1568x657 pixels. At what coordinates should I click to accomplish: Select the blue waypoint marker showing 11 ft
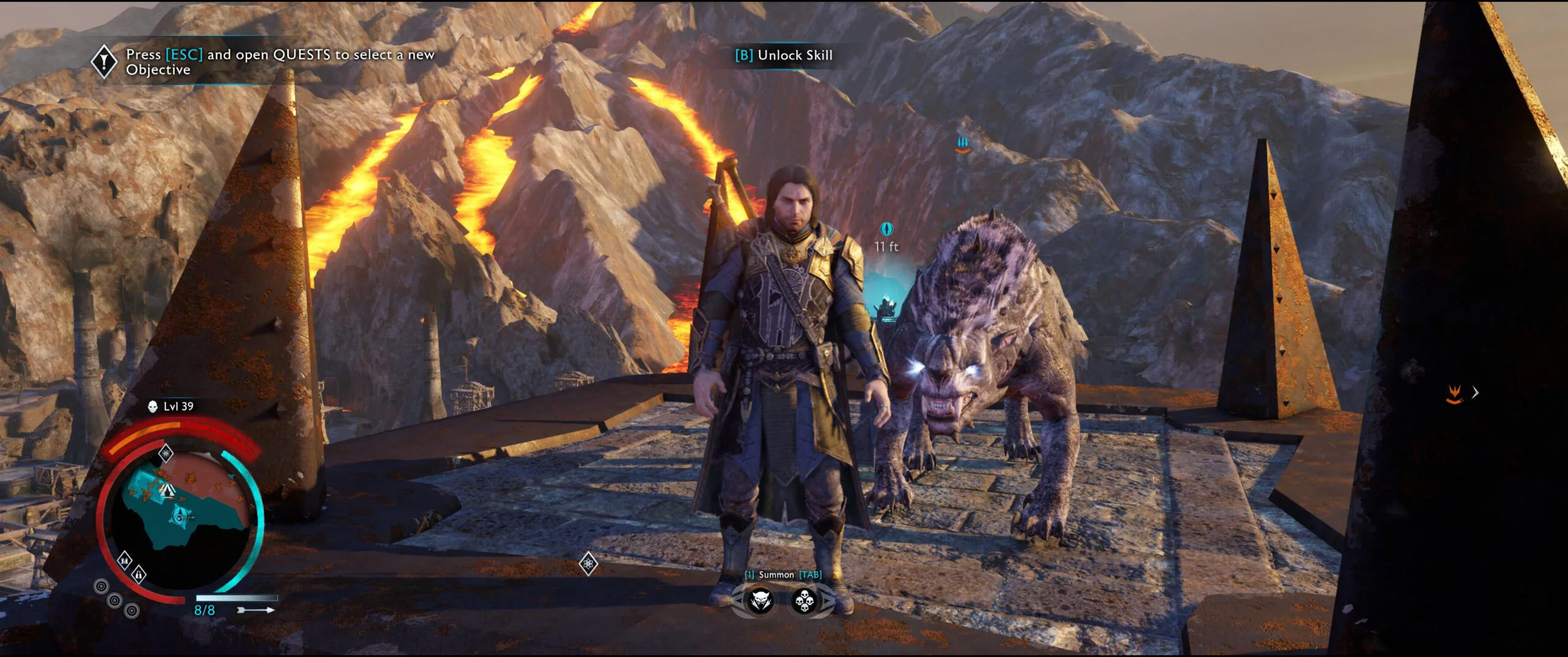886,229
